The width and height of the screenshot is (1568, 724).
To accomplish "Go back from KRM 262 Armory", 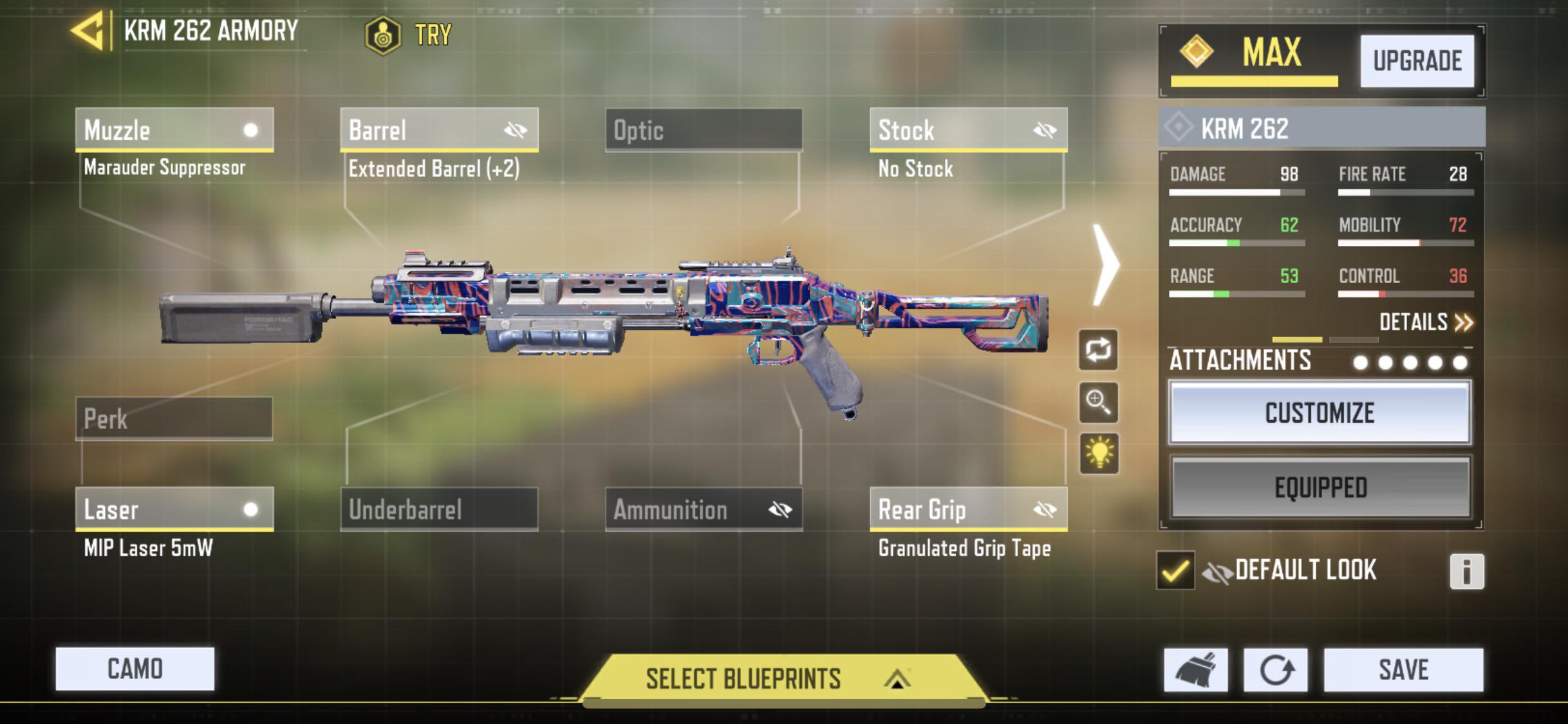I will 88,30.
